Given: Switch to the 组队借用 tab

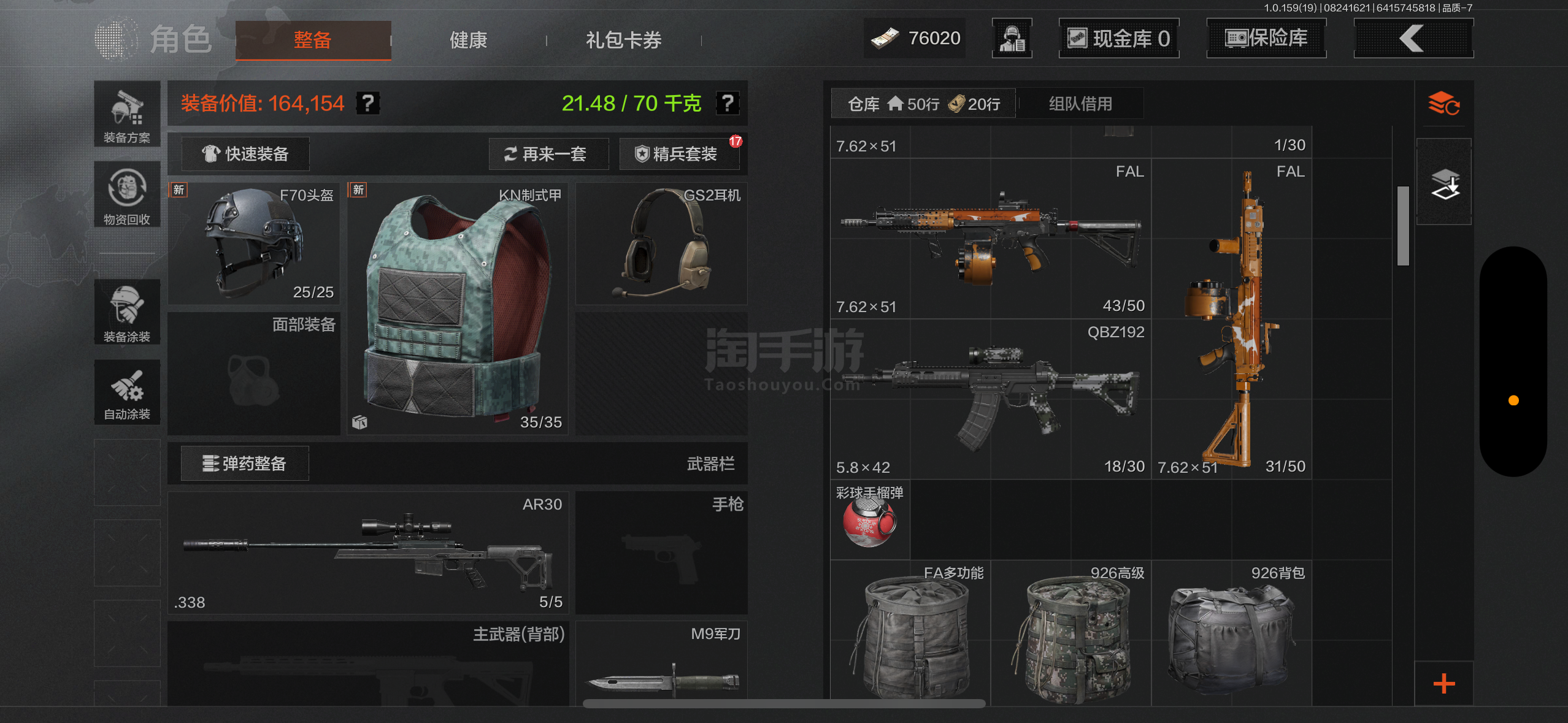Looking at the screenshot, I should coord(1080,104).
